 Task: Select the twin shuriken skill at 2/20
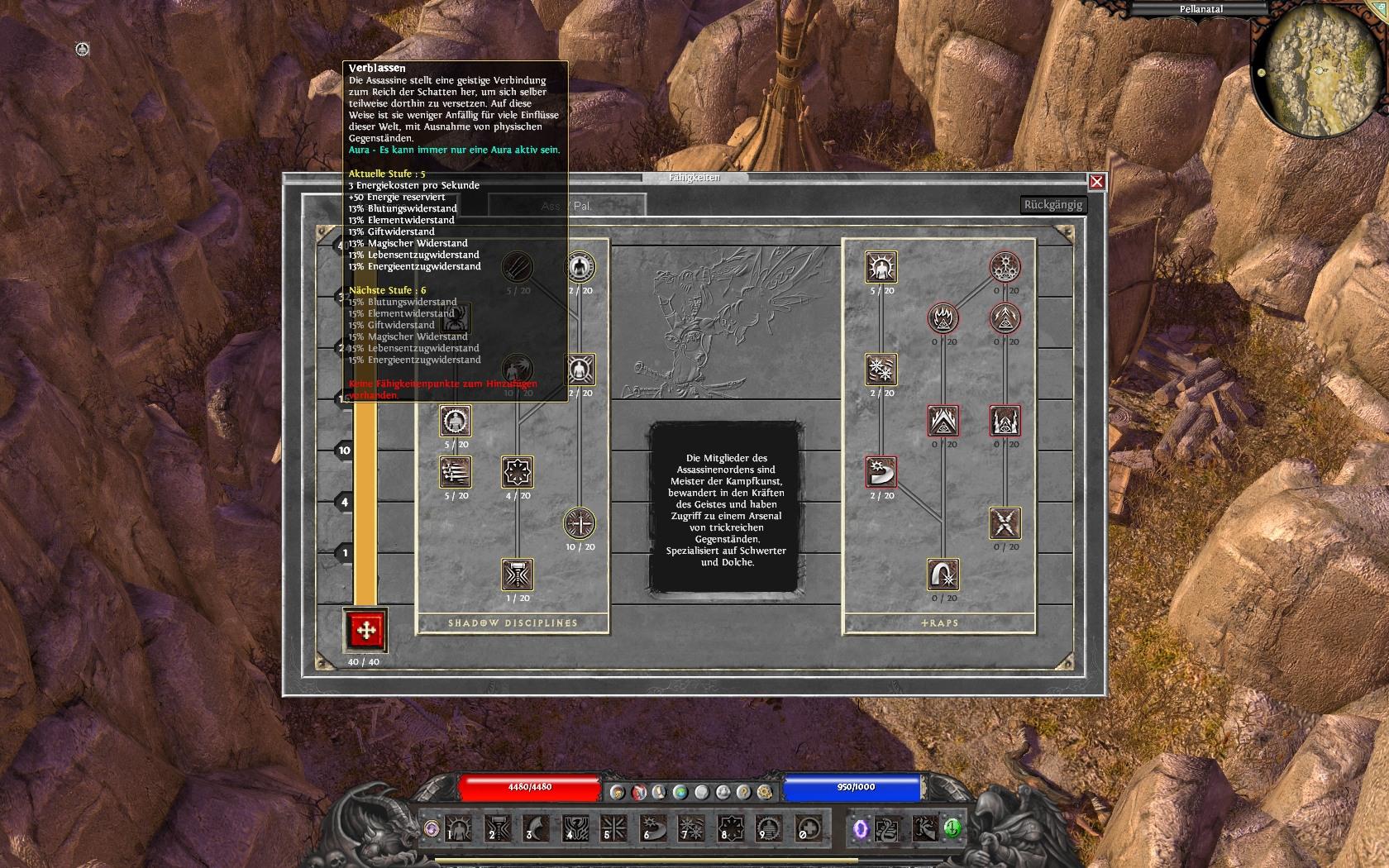[x=881, y=370]
